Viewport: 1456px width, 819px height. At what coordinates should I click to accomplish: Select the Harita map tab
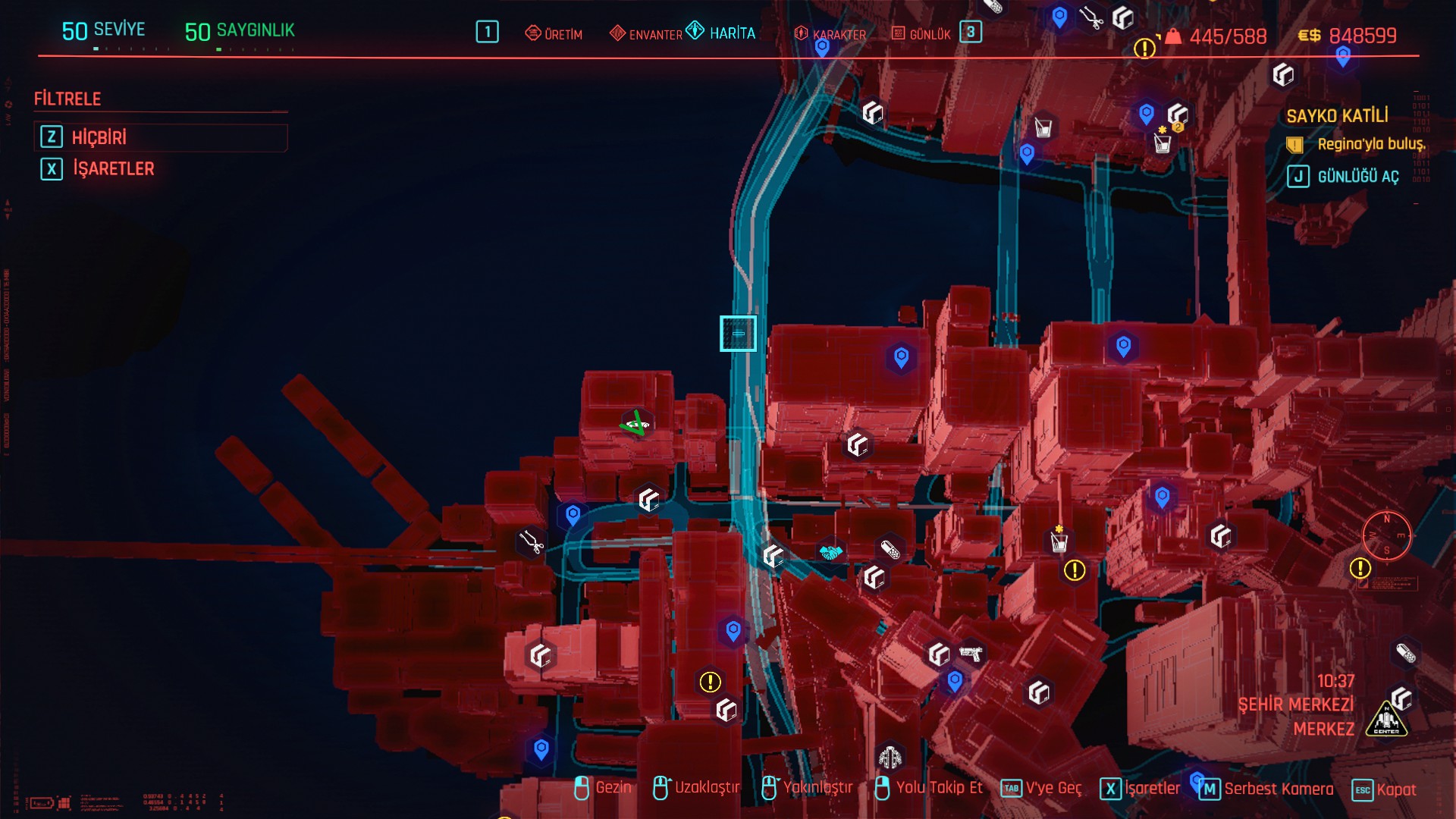click(722, 33)
